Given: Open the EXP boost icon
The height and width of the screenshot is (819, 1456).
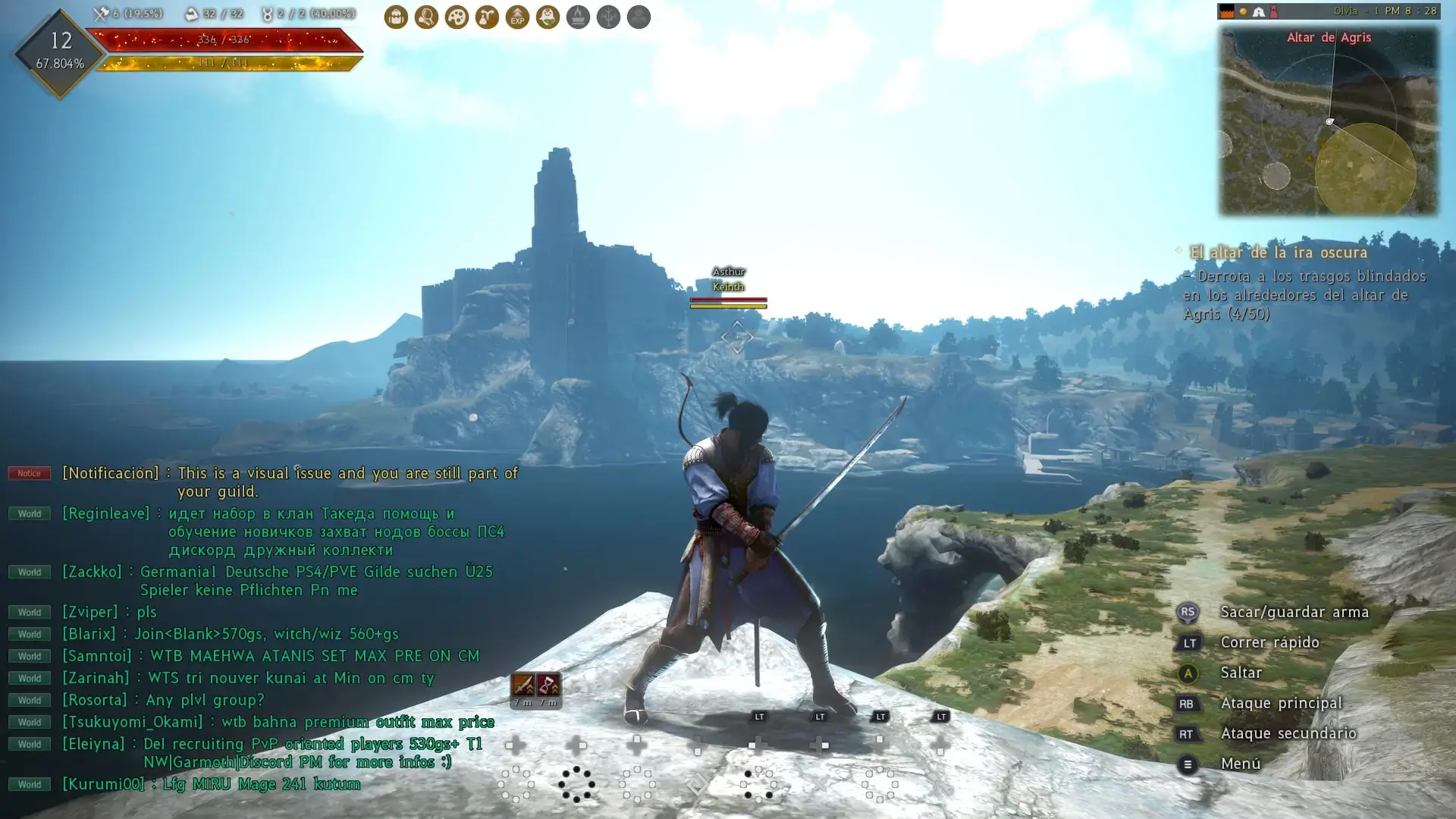Looking at the screenshot, I should (x=517, y=17).
